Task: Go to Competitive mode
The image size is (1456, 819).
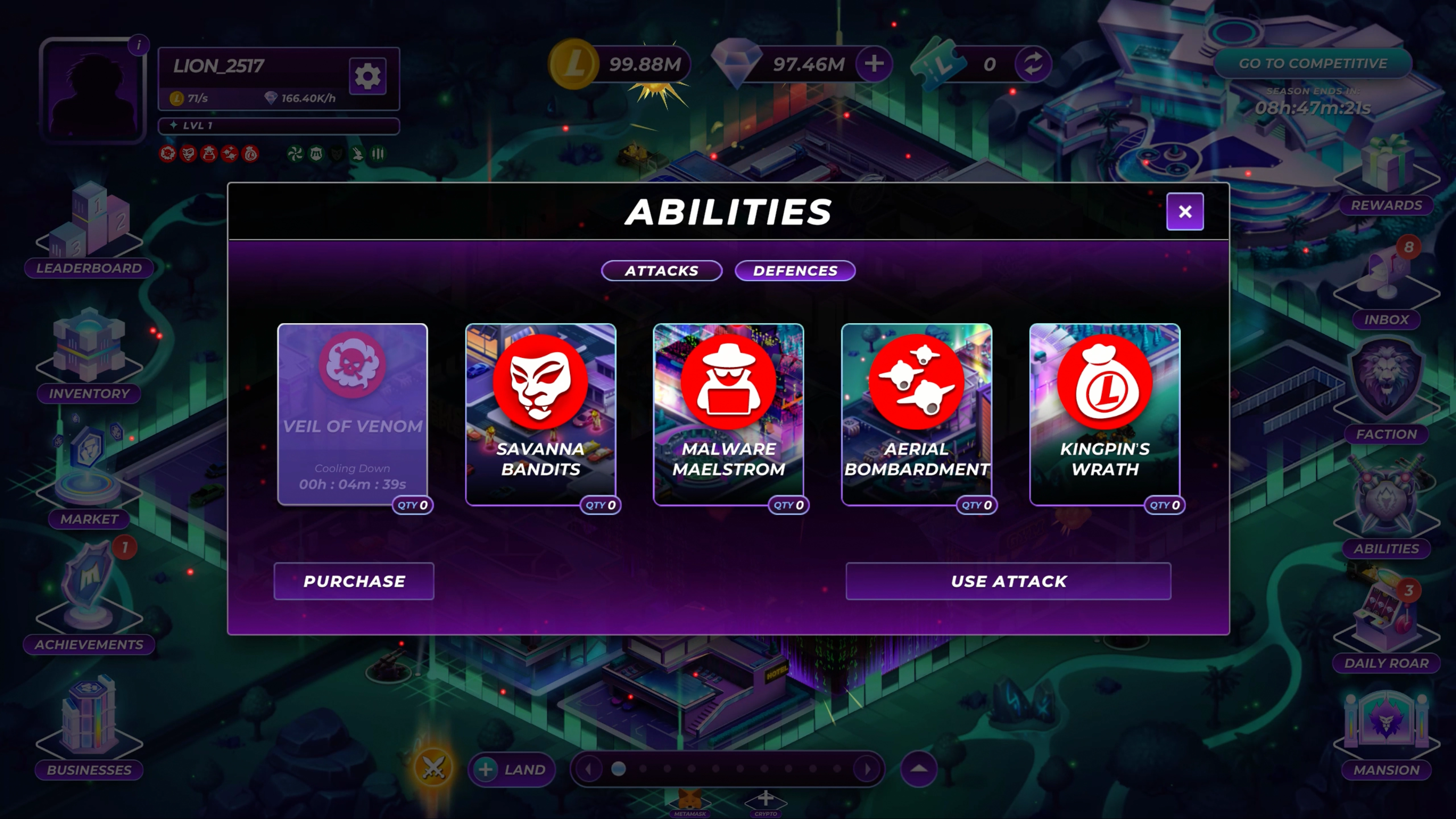Action: 1312,63
